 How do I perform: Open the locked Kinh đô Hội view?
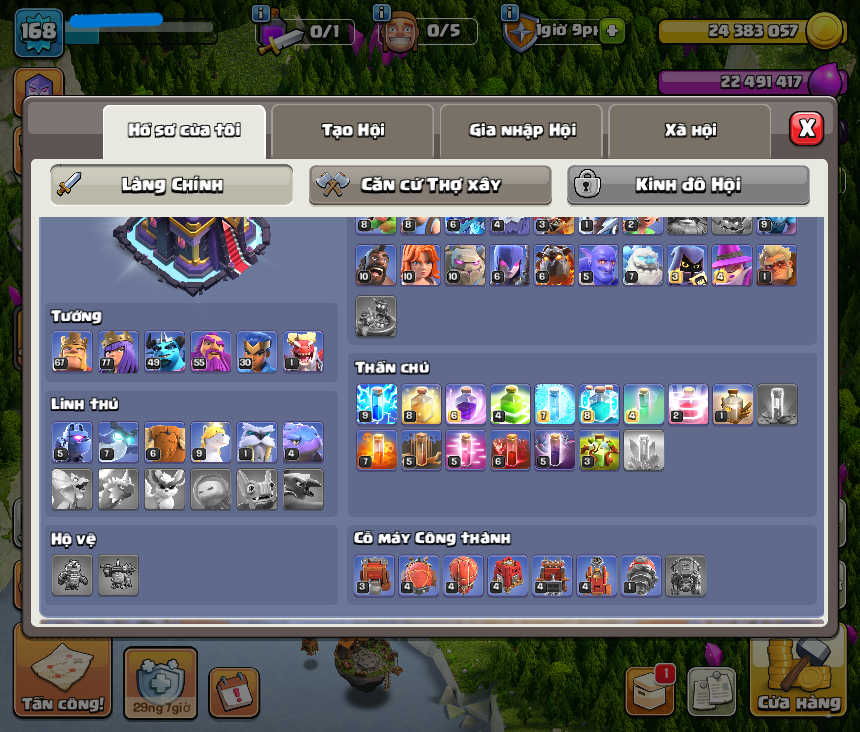[x=688, y=185]
